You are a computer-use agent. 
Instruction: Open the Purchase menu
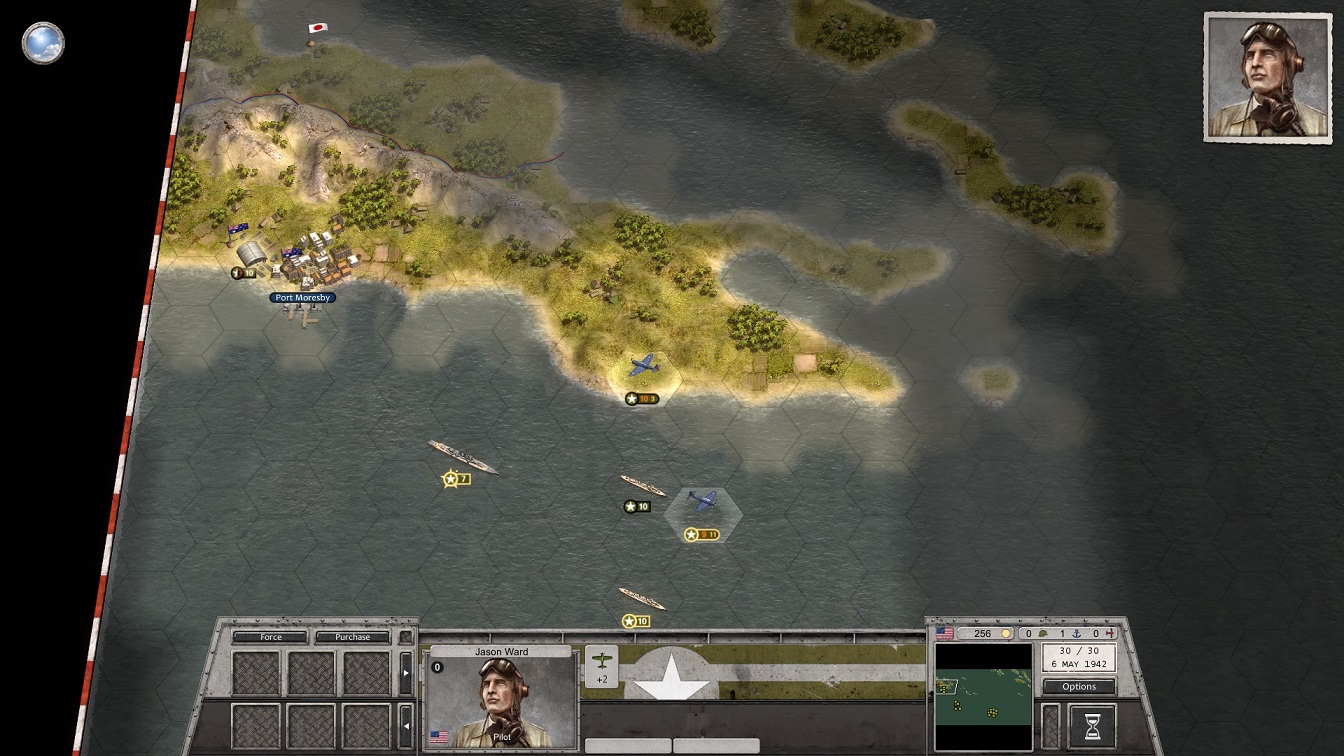(x=352, y=637)
